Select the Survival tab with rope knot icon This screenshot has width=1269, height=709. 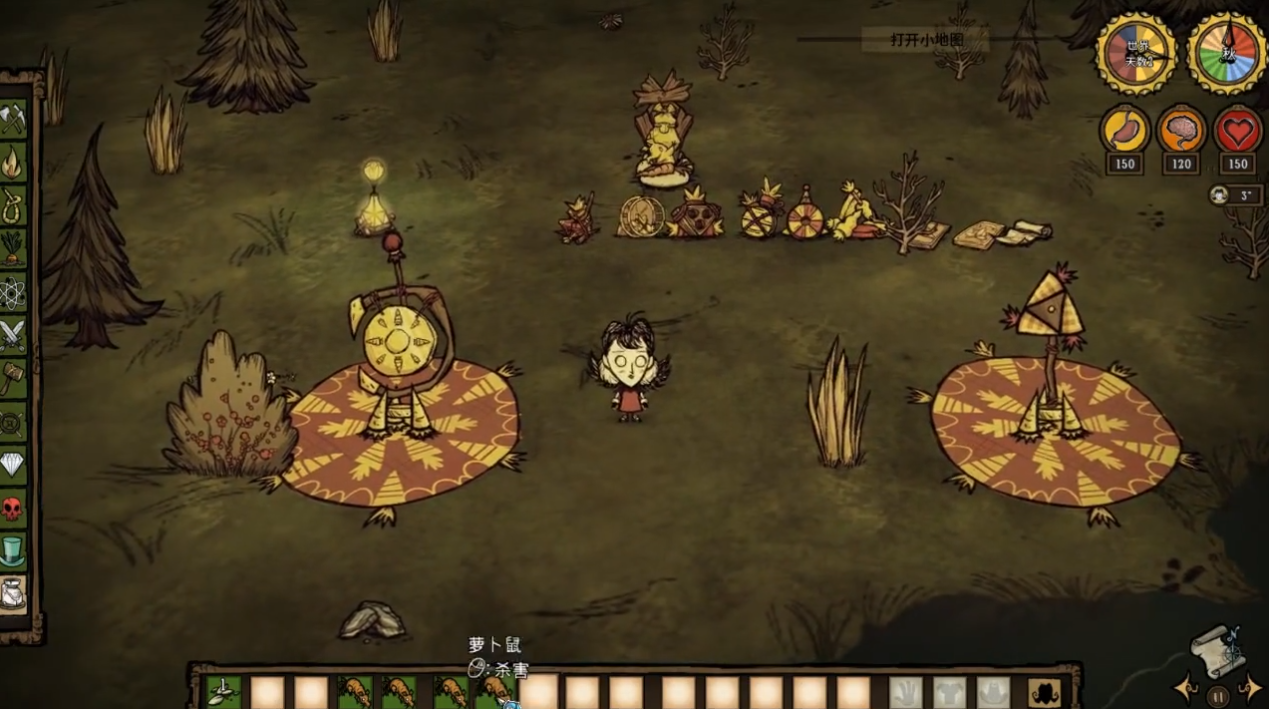point(13,204)
